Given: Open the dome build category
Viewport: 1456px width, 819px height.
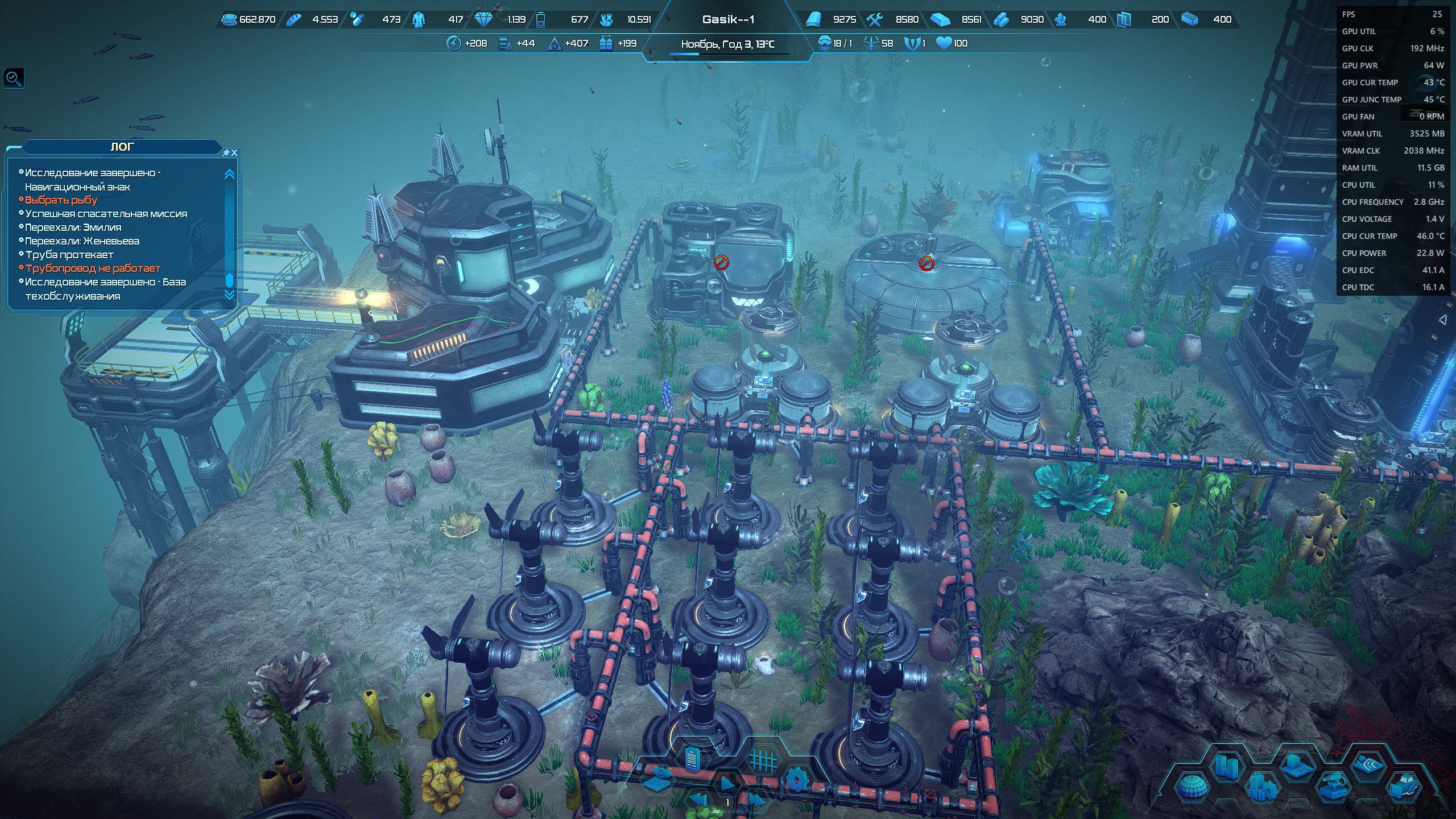Looking at the screenshot, I should 1192,788.
